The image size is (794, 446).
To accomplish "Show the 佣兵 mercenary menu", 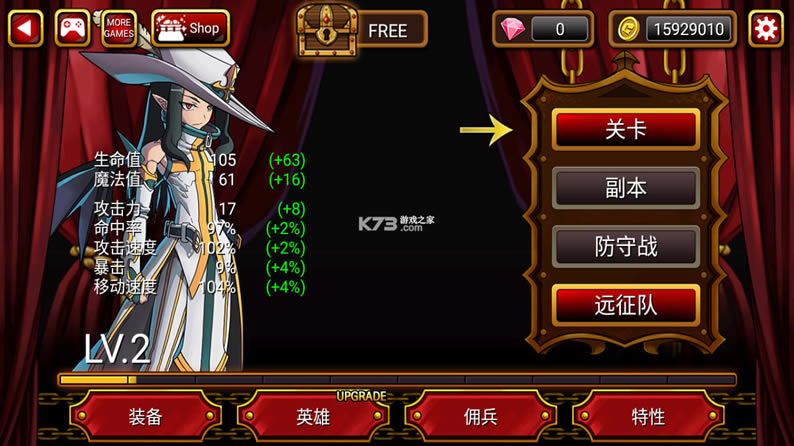I will point(481,416).
